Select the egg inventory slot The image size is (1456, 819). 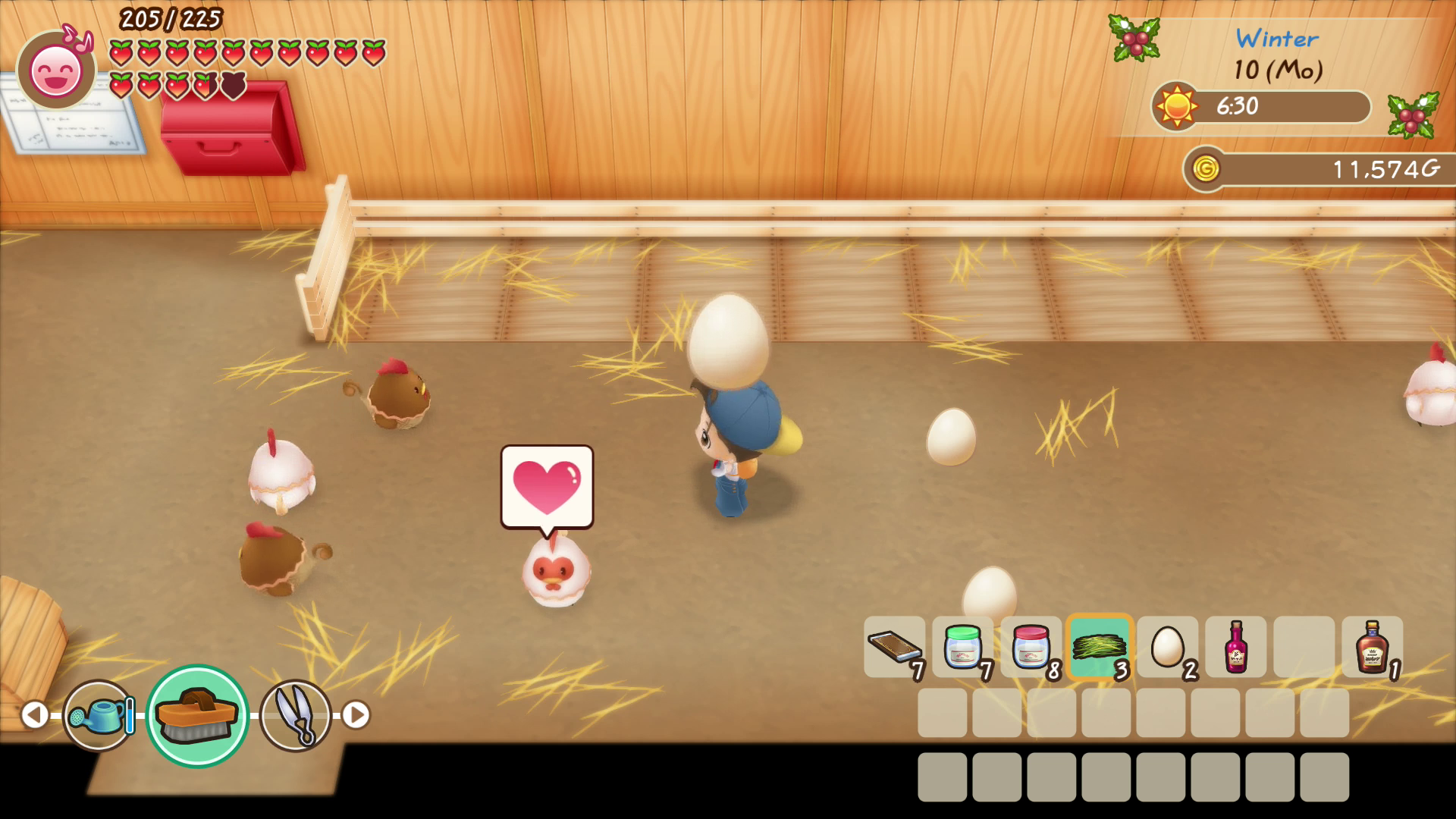1168,647
